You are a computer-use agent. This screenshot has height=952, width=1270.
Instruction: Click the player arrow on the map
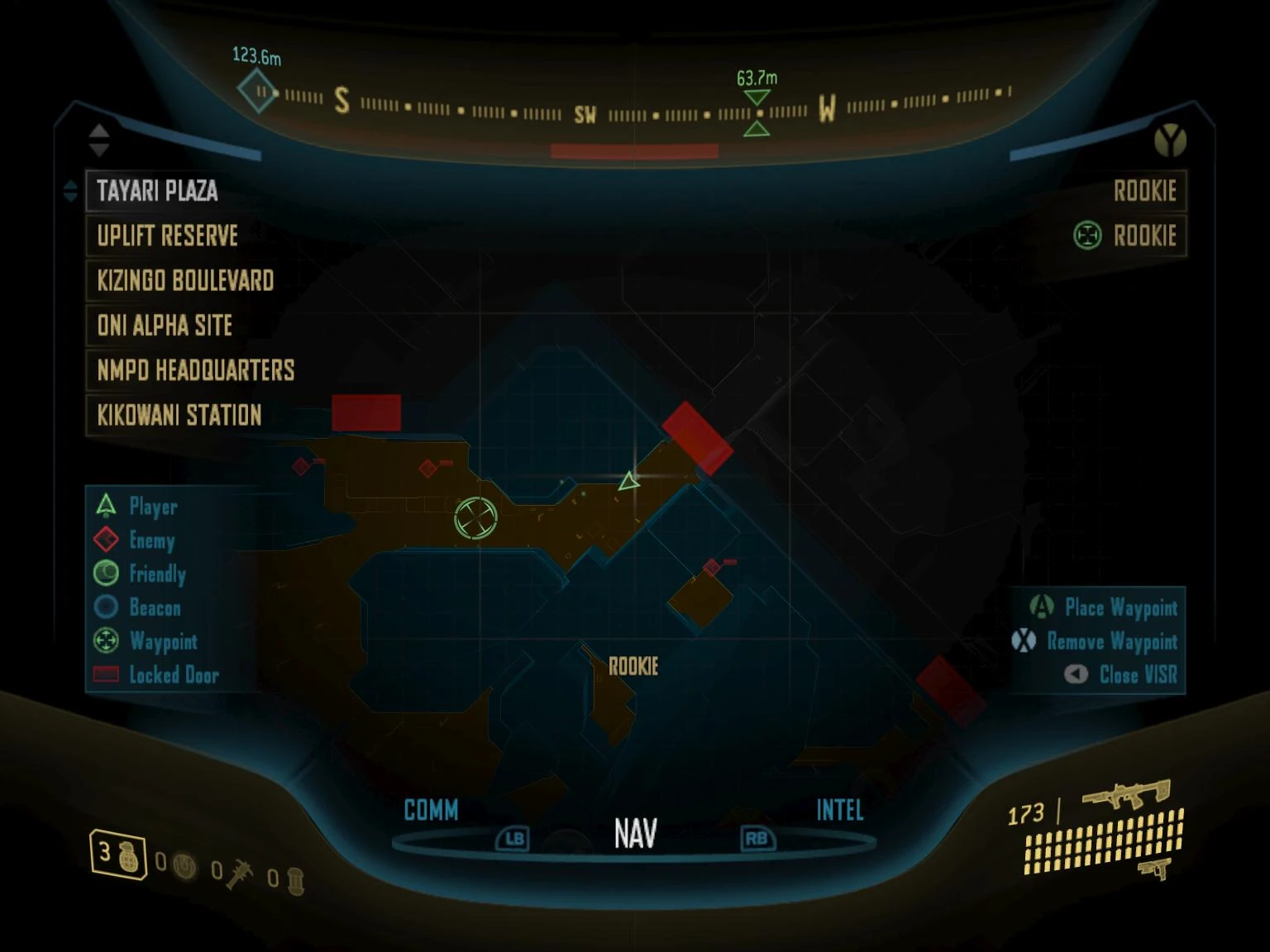point(629,481)
